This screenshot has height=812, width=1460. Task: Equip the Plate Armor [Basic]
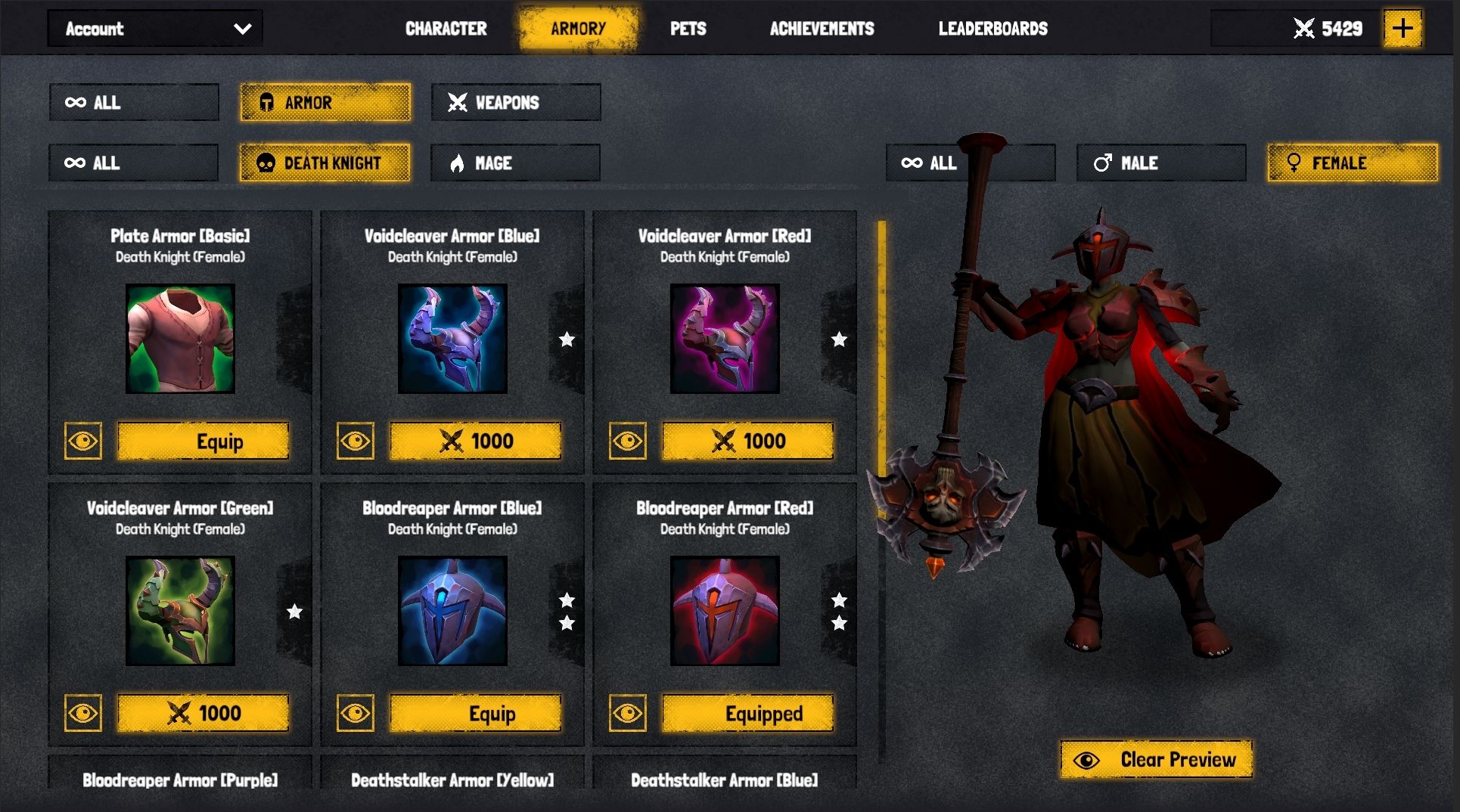click(x=203, y=442)
